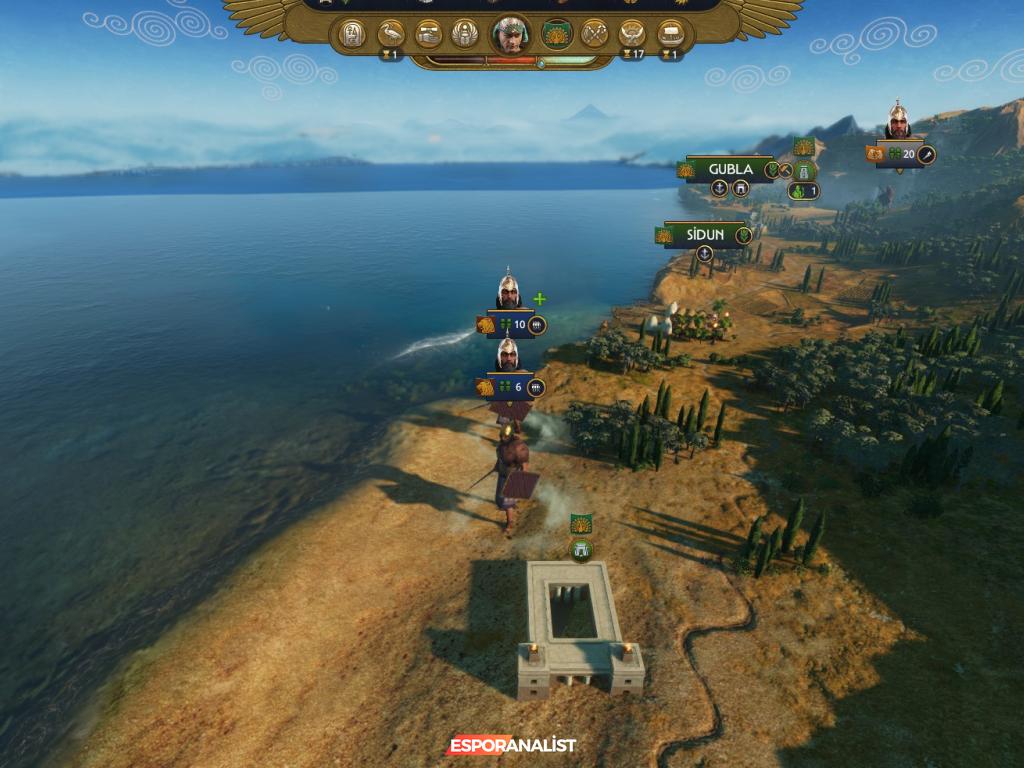Click the anchor port icon under Sidun
Viewport: 1024px width, 768px height.
tap(704, 254)
